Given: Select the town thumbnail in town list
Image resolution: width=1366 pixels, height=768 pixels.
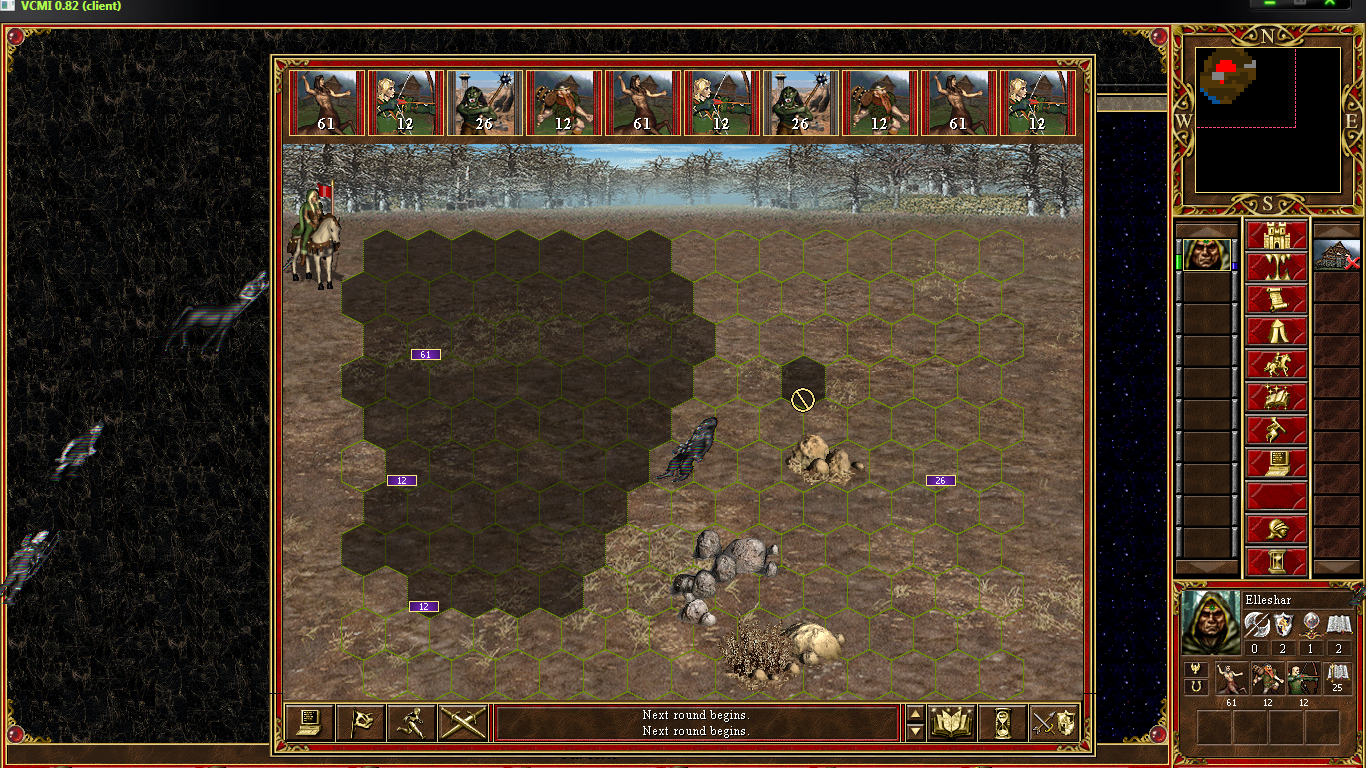Looking at the screenshot, I should (1336, 255).
